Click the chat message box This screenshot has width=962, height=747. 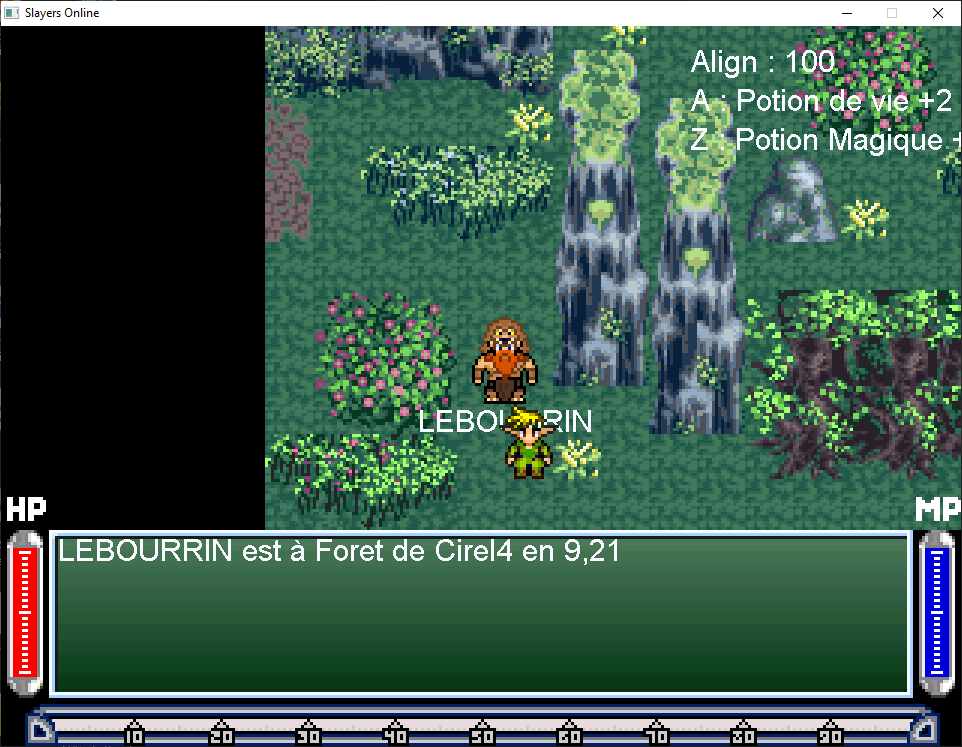480,613
